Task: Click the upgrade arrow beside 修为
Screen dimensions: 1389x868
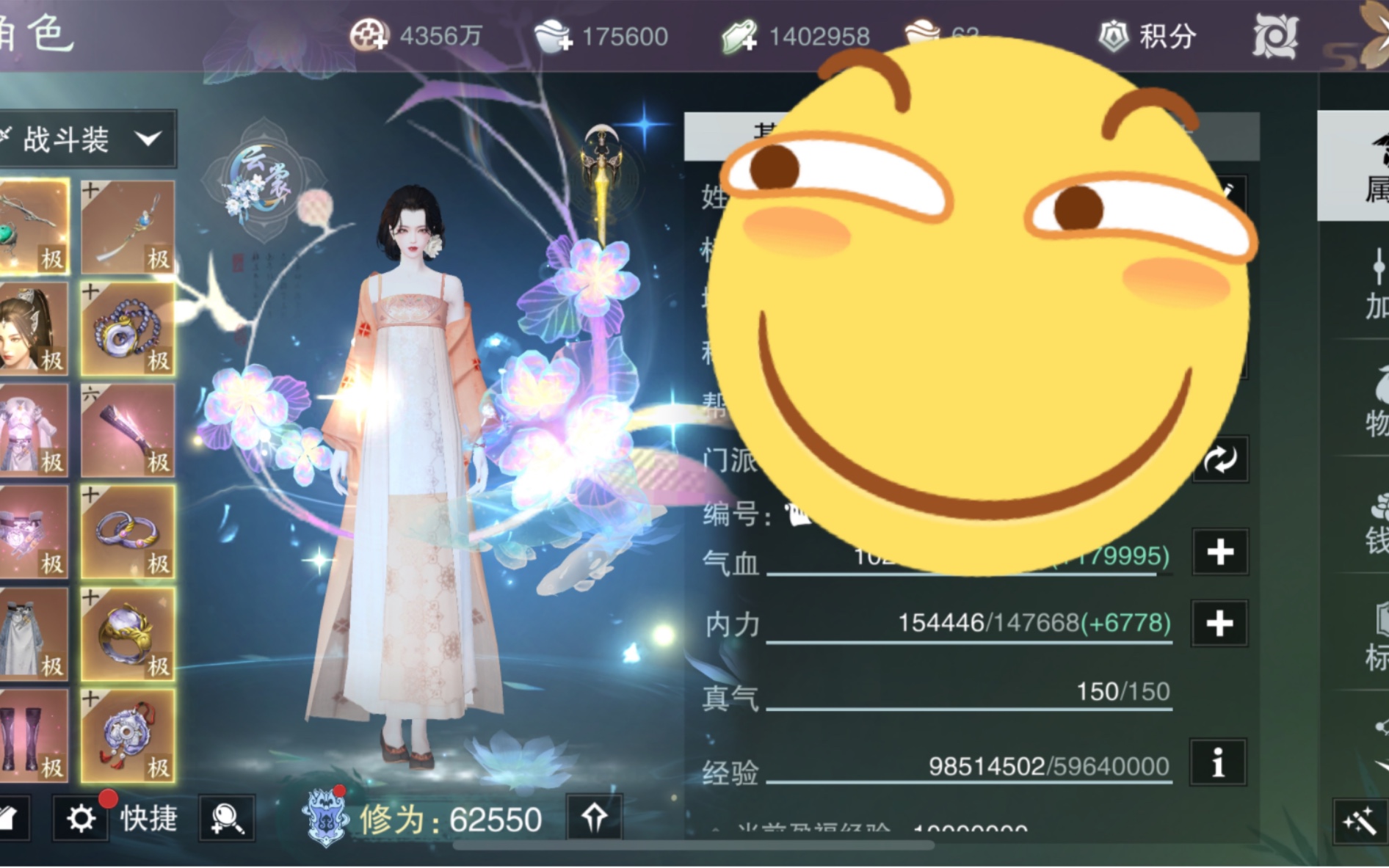Action: tap(594, 817)
